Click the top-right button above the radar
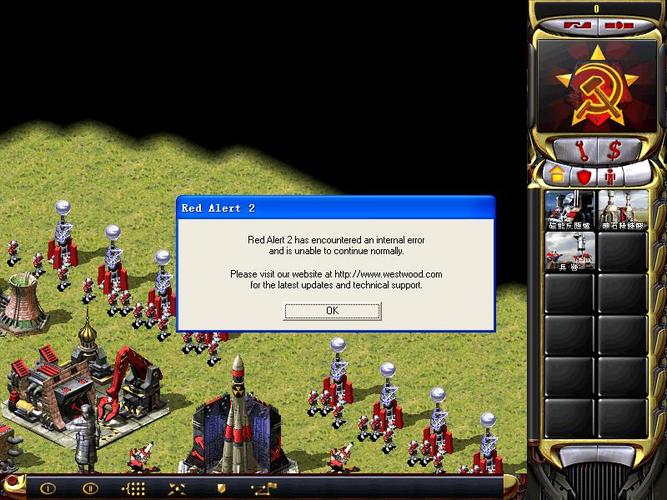This screenshot has width=667, height=500. click(619, 24)
